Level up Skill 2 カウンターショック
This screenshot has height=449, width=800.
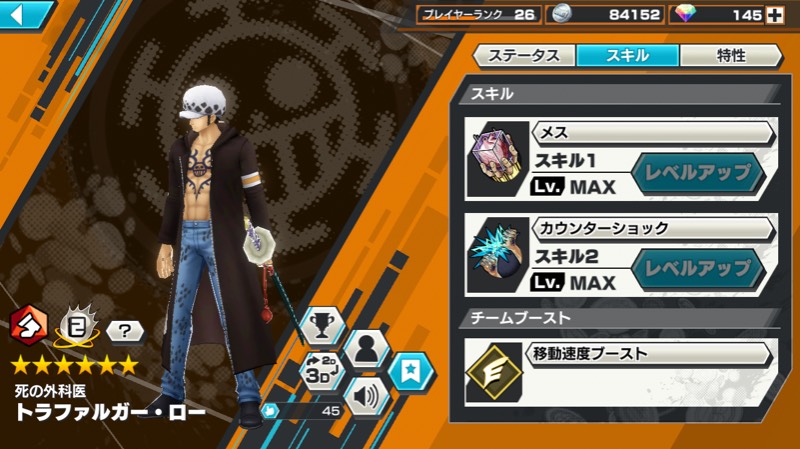pyautogui.click(x=698, y=268)
